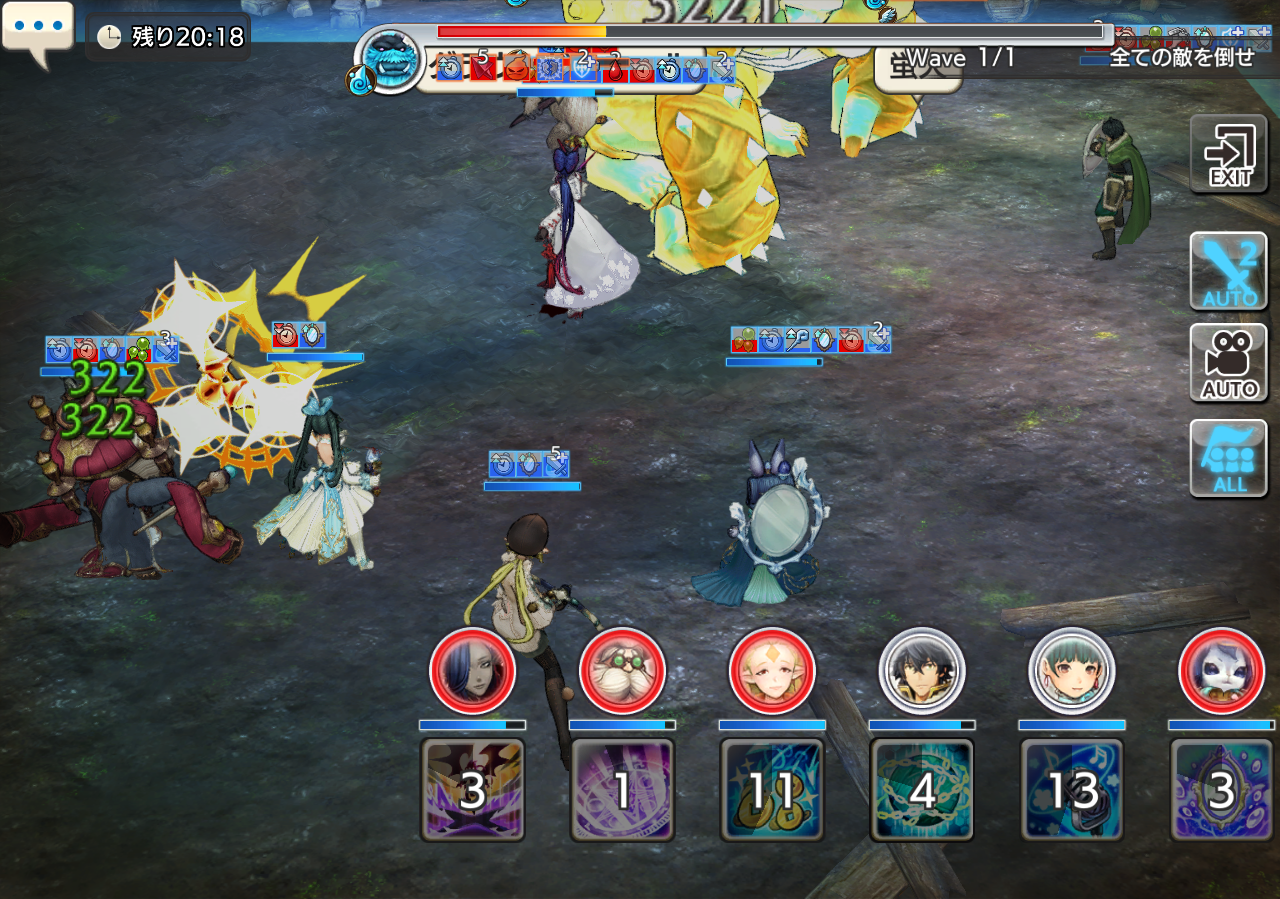This screenshot has width=1280, height=899.
Task: Select the green-haired girl portrait
Action: 1072,671
